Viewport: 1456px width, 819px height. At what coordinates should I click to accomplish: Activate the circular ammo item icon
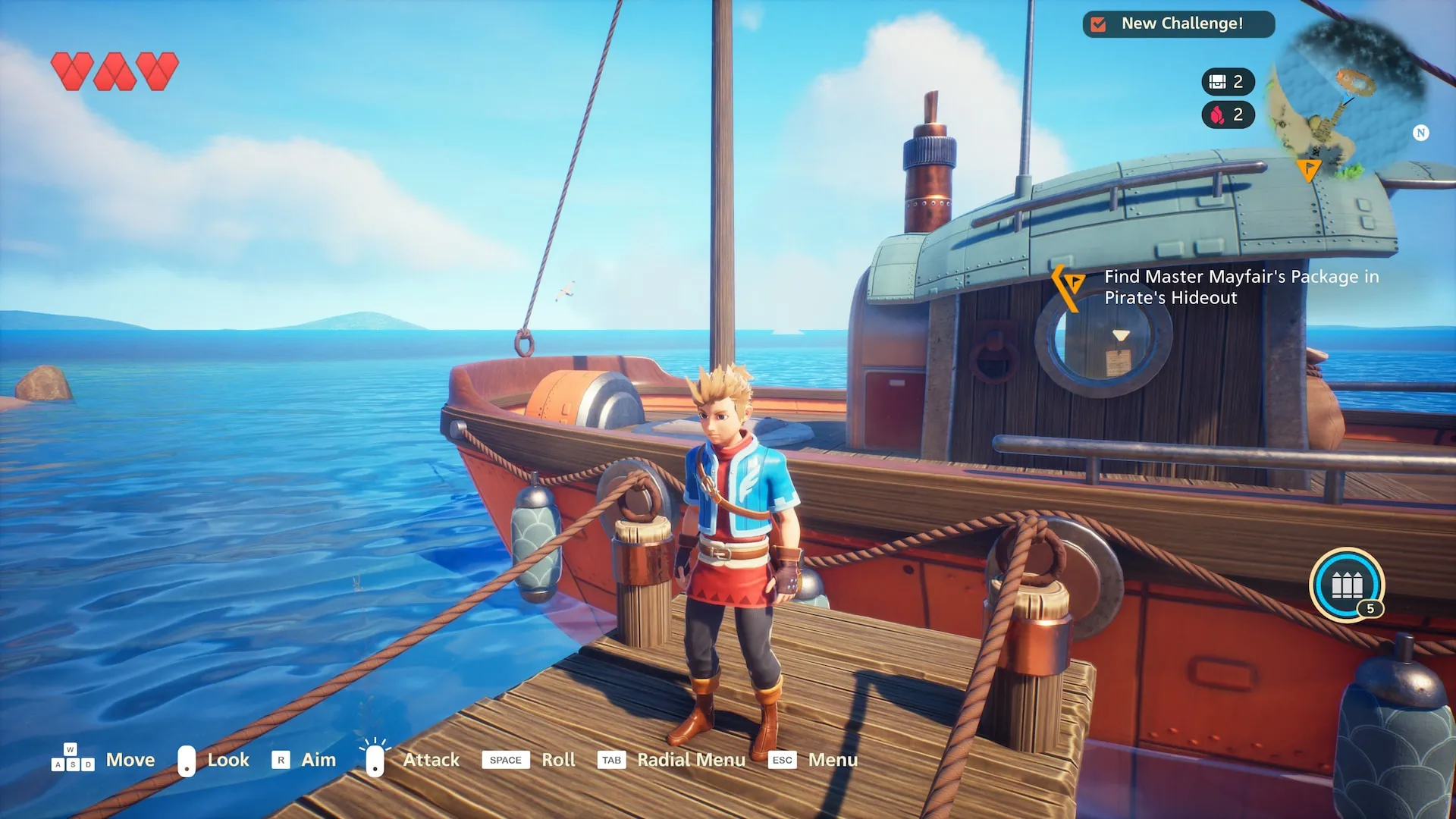pyautogui.click(x=1347, y=585)
